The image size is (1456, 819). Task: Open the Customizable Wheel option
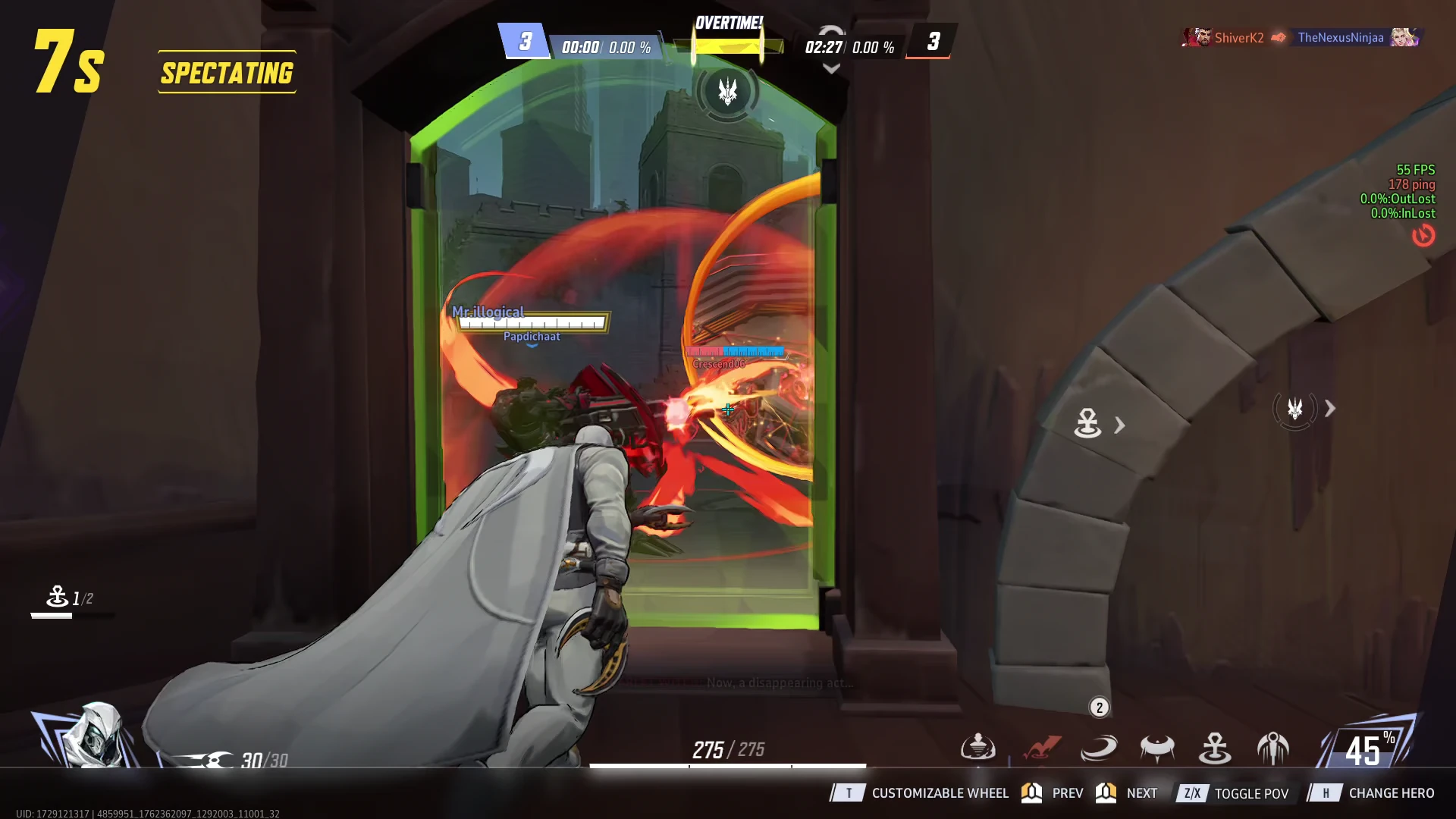click(940, 793)
